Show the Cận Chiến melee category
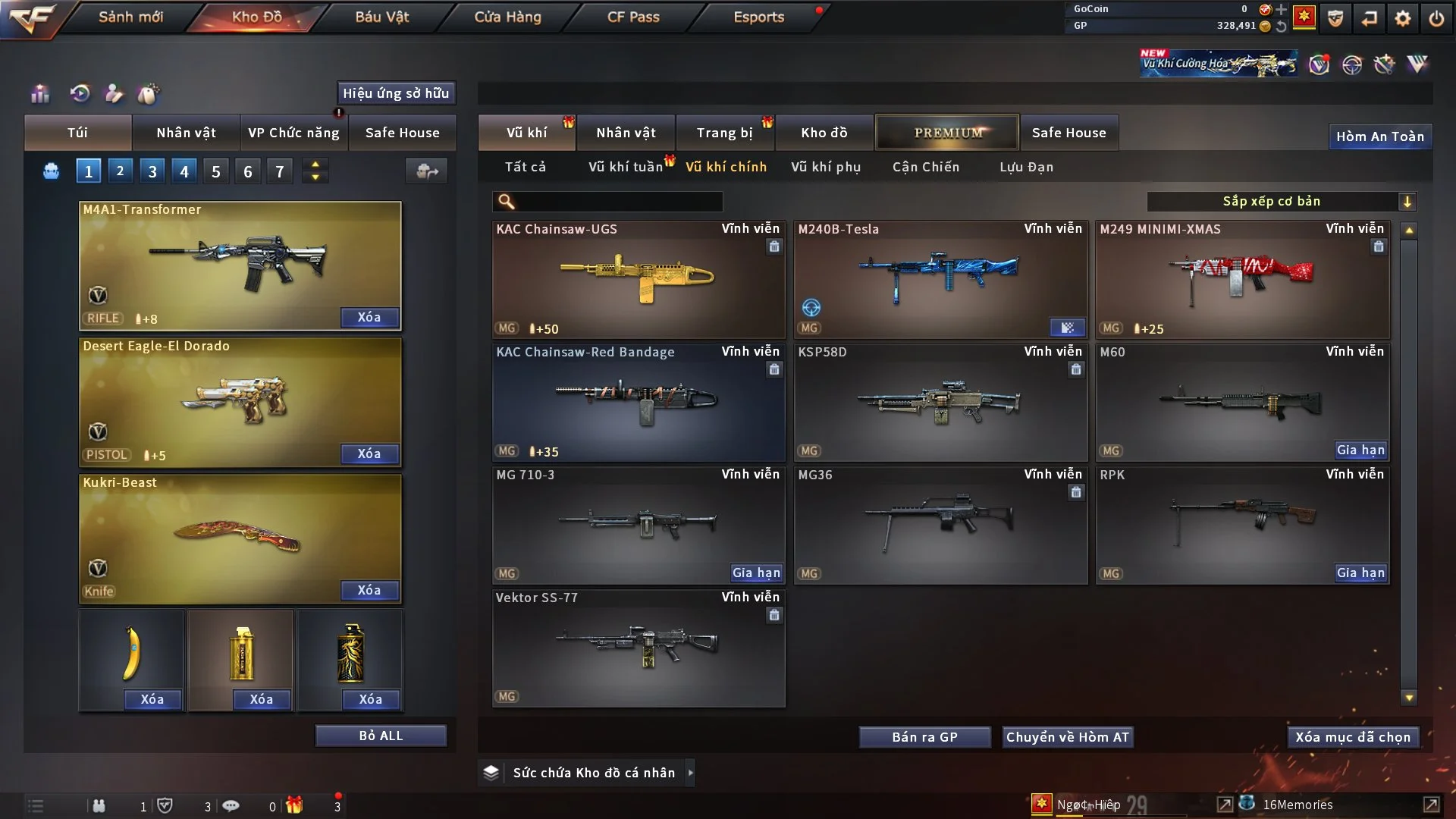Screen dimensions: 1456x819 click(925, 167)
